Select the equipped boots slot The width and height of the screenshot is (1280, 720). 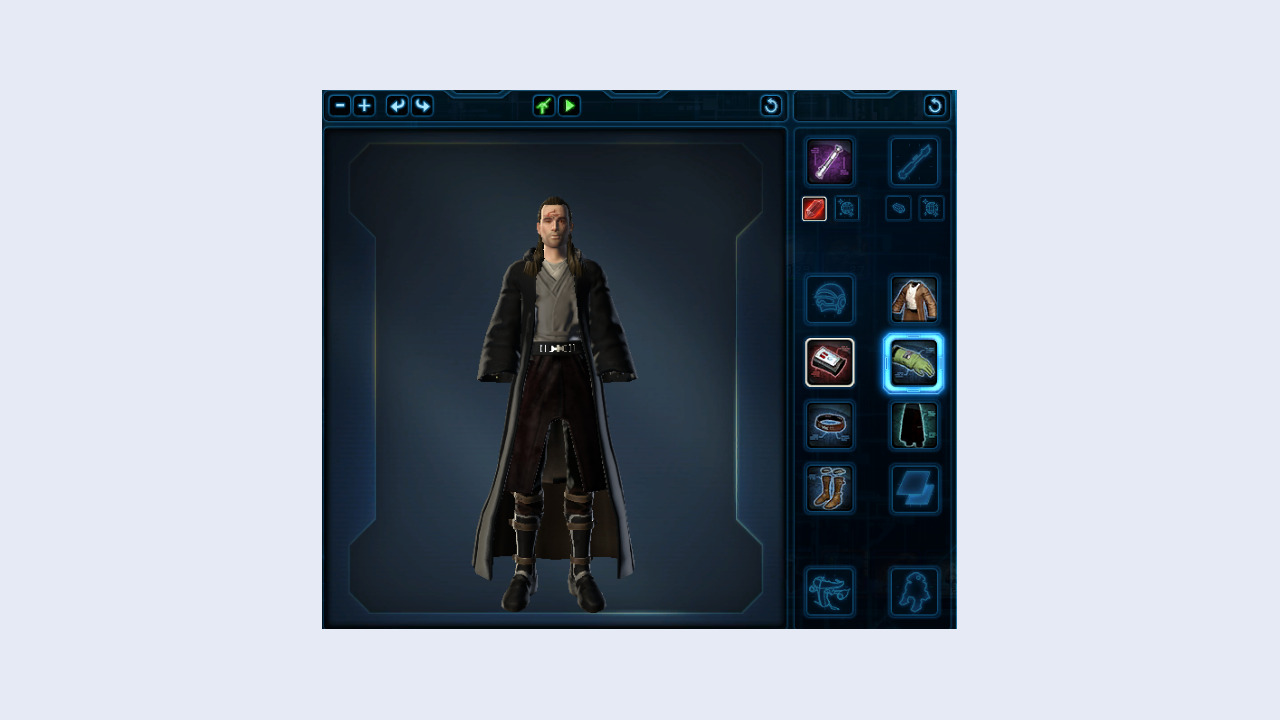(x=830, y=489)
